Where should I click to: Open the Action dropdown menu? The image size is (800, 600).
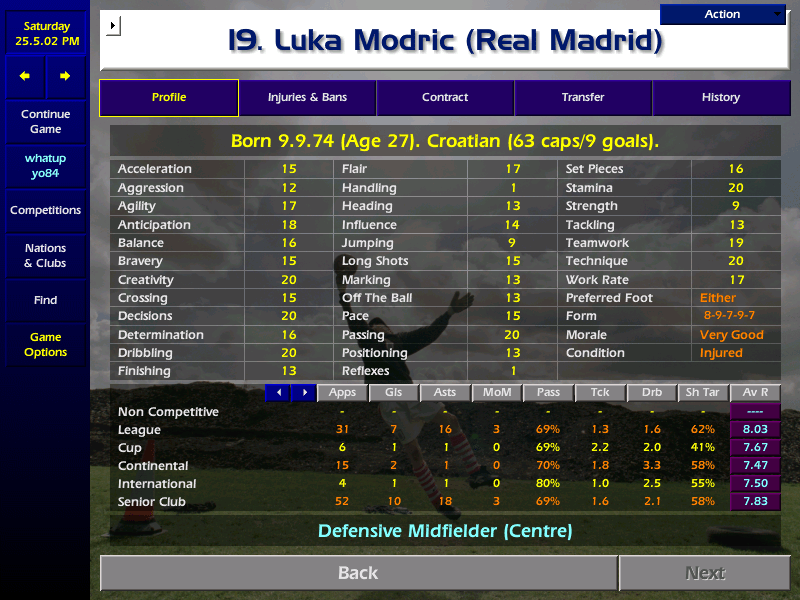point(723,14)
